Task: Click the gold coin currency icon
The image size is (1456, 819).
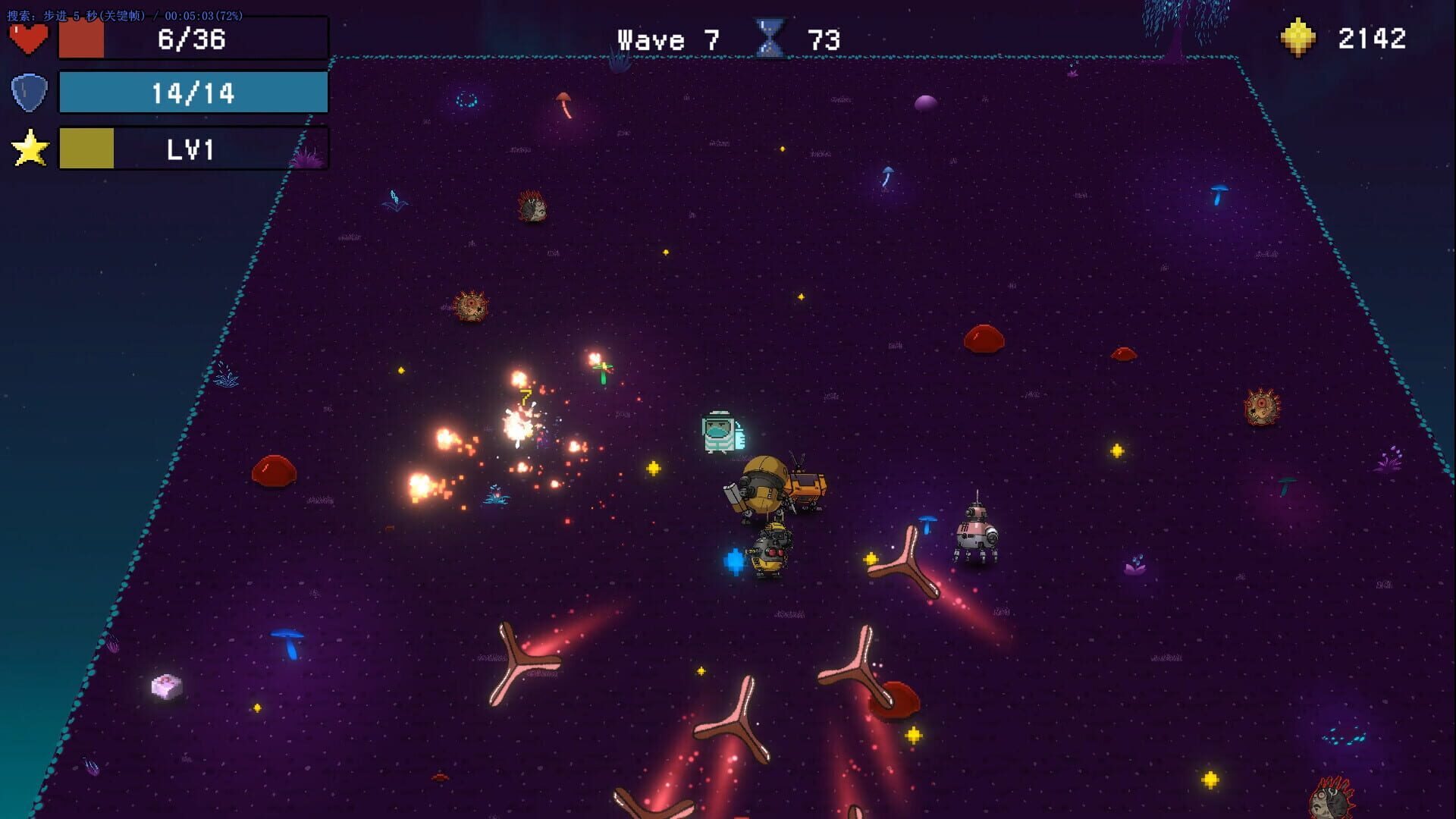Action: (1298, 37)
